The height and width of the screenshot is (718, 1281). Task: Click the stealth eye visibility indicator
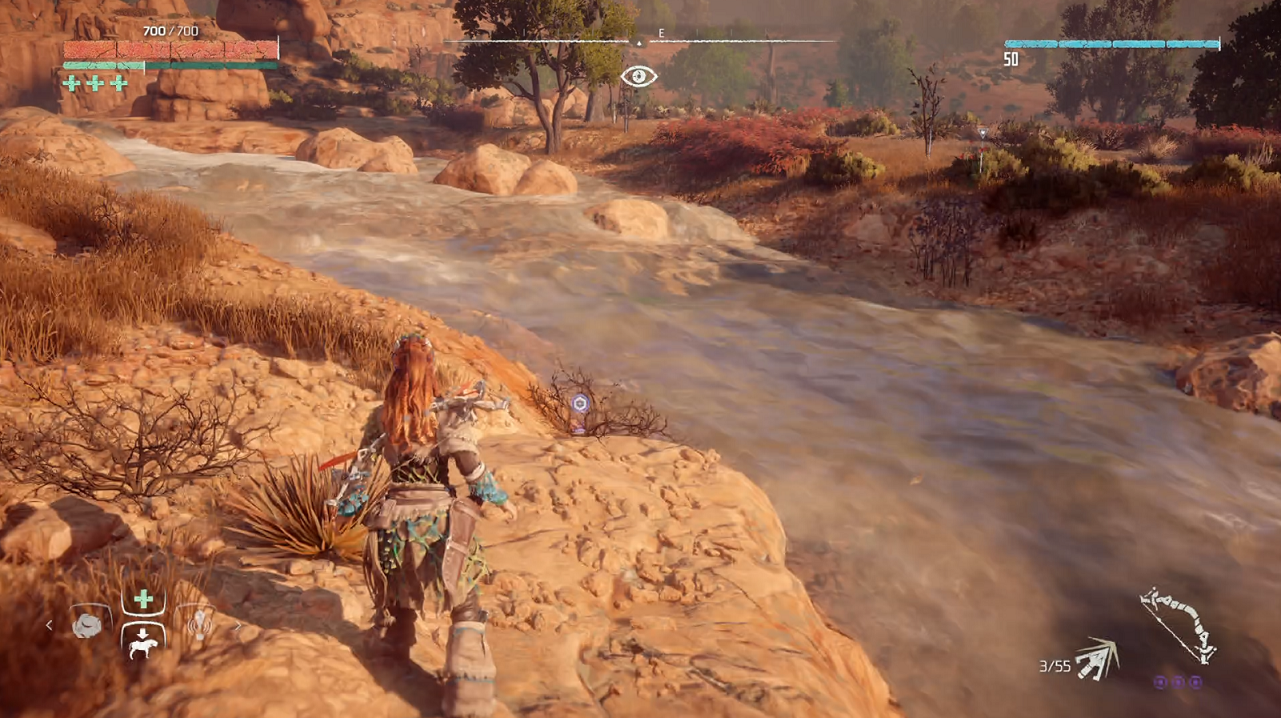[x=639, y=77]
